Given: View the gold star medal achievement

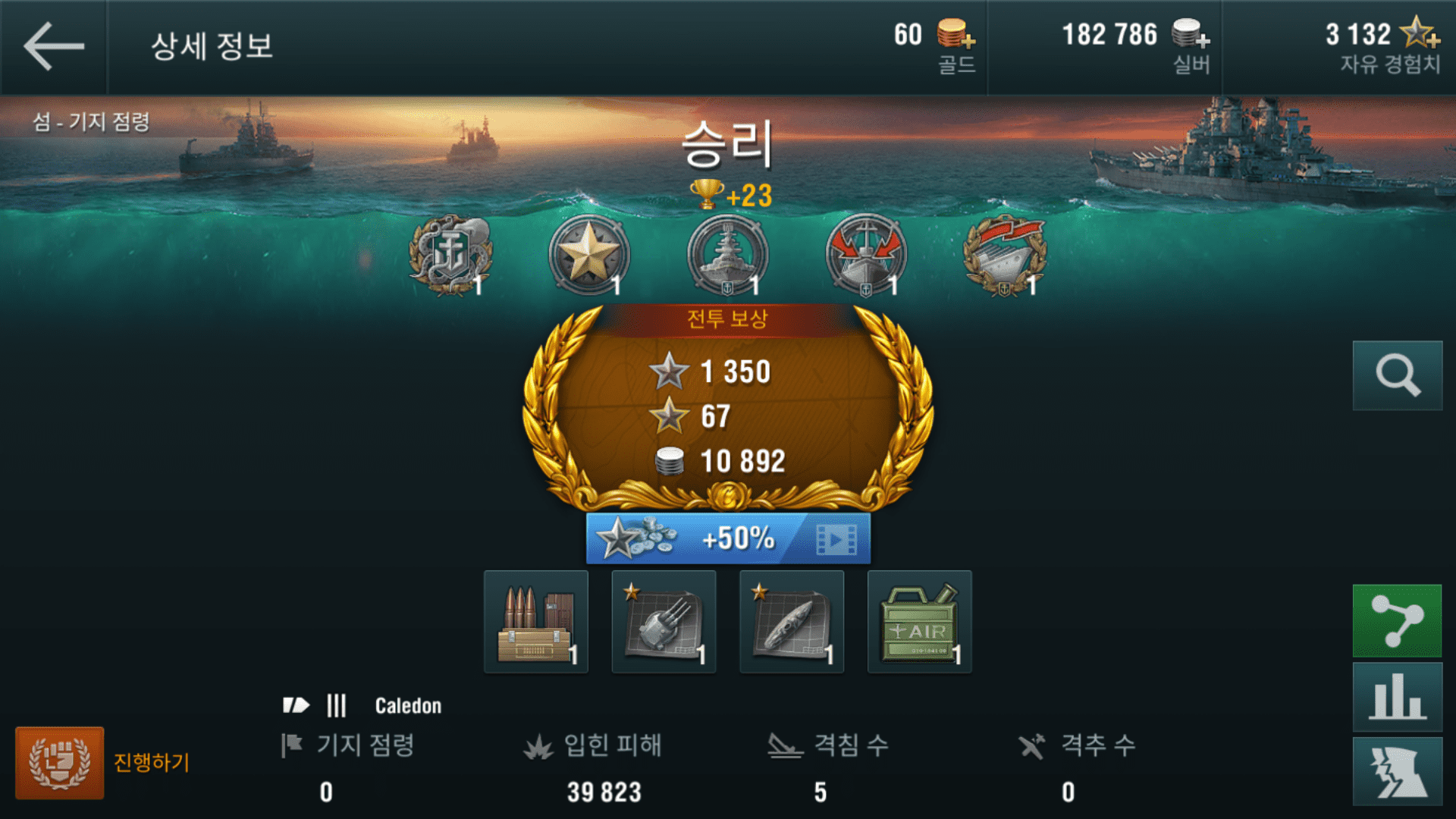Looking at the screenshot, I should 588,255.
